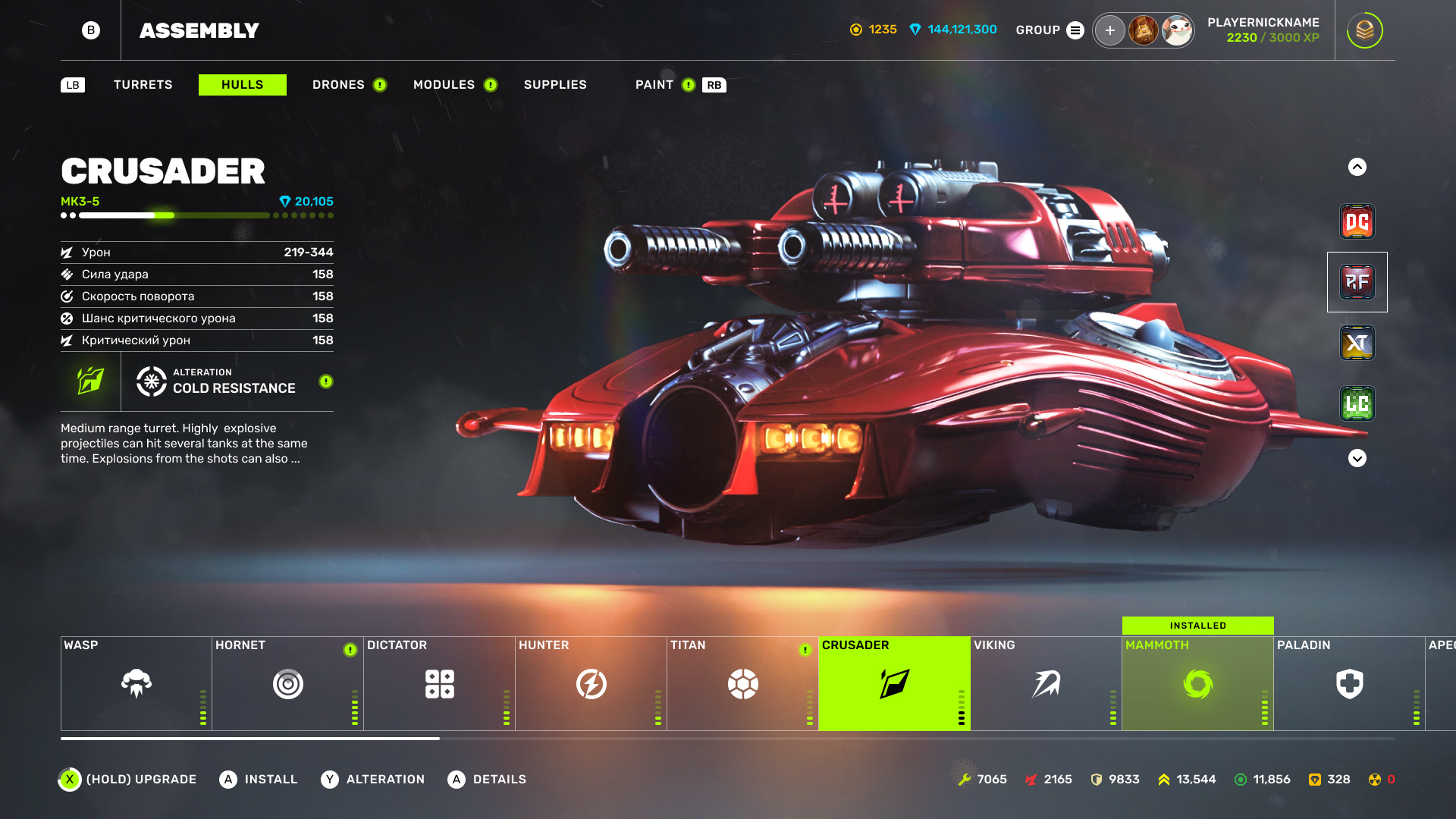Select the LC skin icon
The image size is (1456, 819).
point(1357,403)
